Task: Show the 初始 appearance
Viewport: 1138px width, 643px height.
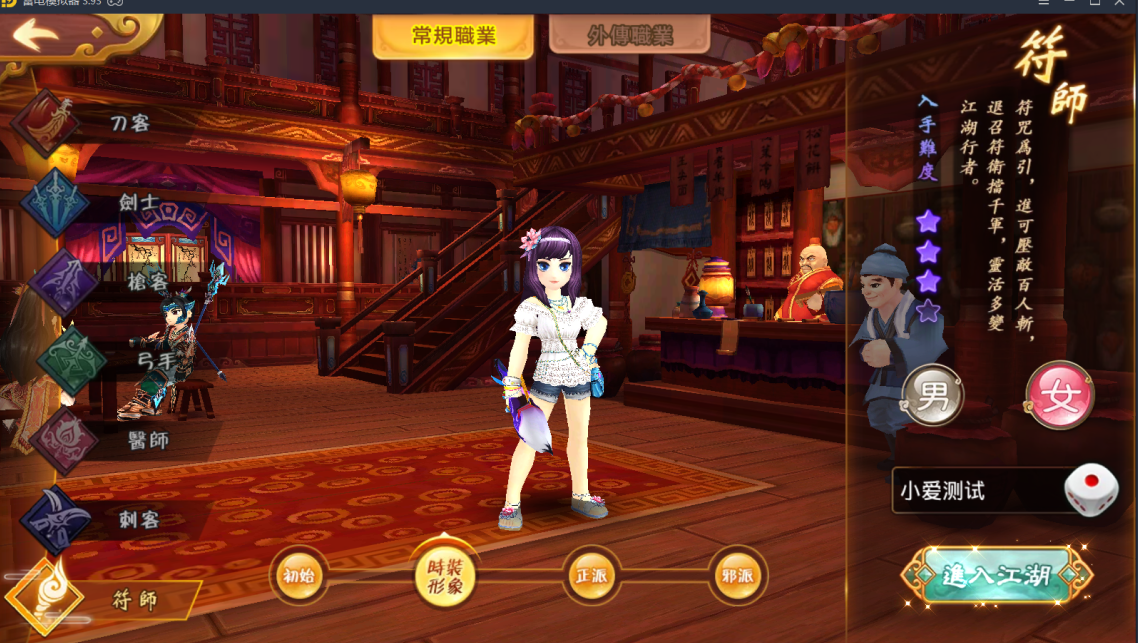Action: coord(298,577)
